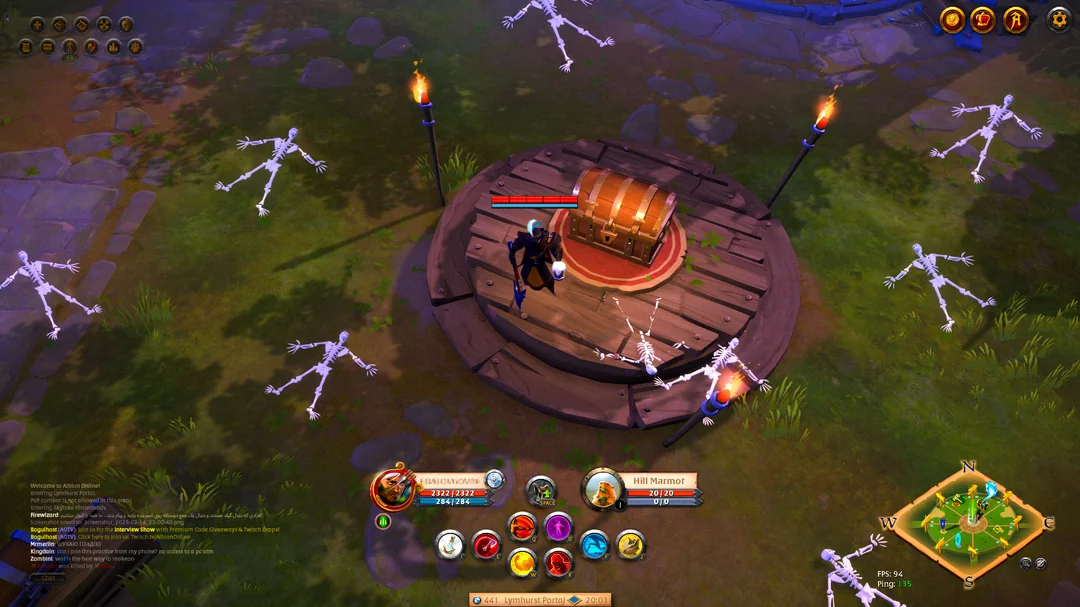The width and height of the screenshot is (1080, 607).
Task: Activate the purple figure D ability
Action: [558, 526]
